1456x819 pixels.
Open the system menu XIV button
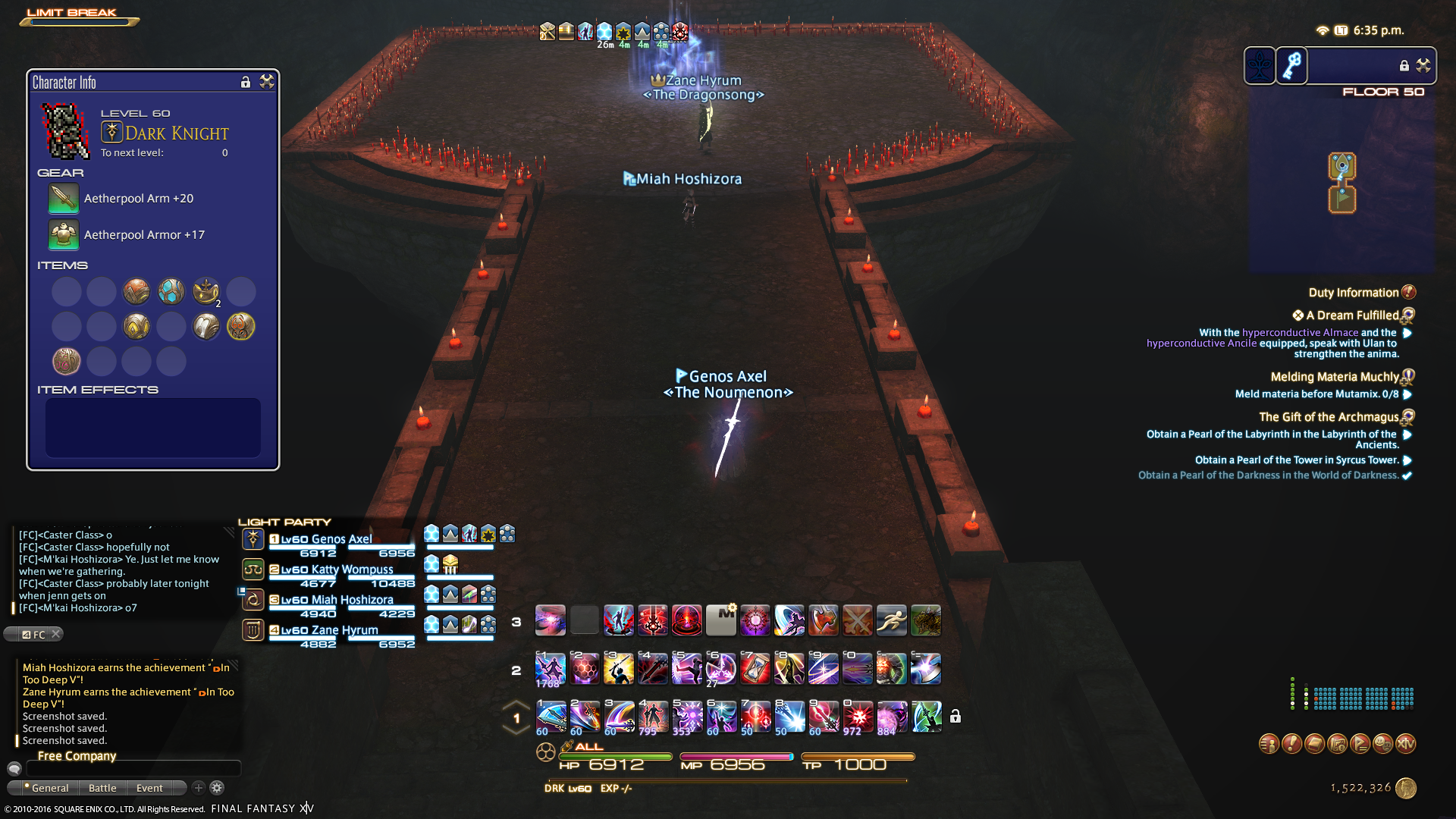click(x=1406, y=744)
